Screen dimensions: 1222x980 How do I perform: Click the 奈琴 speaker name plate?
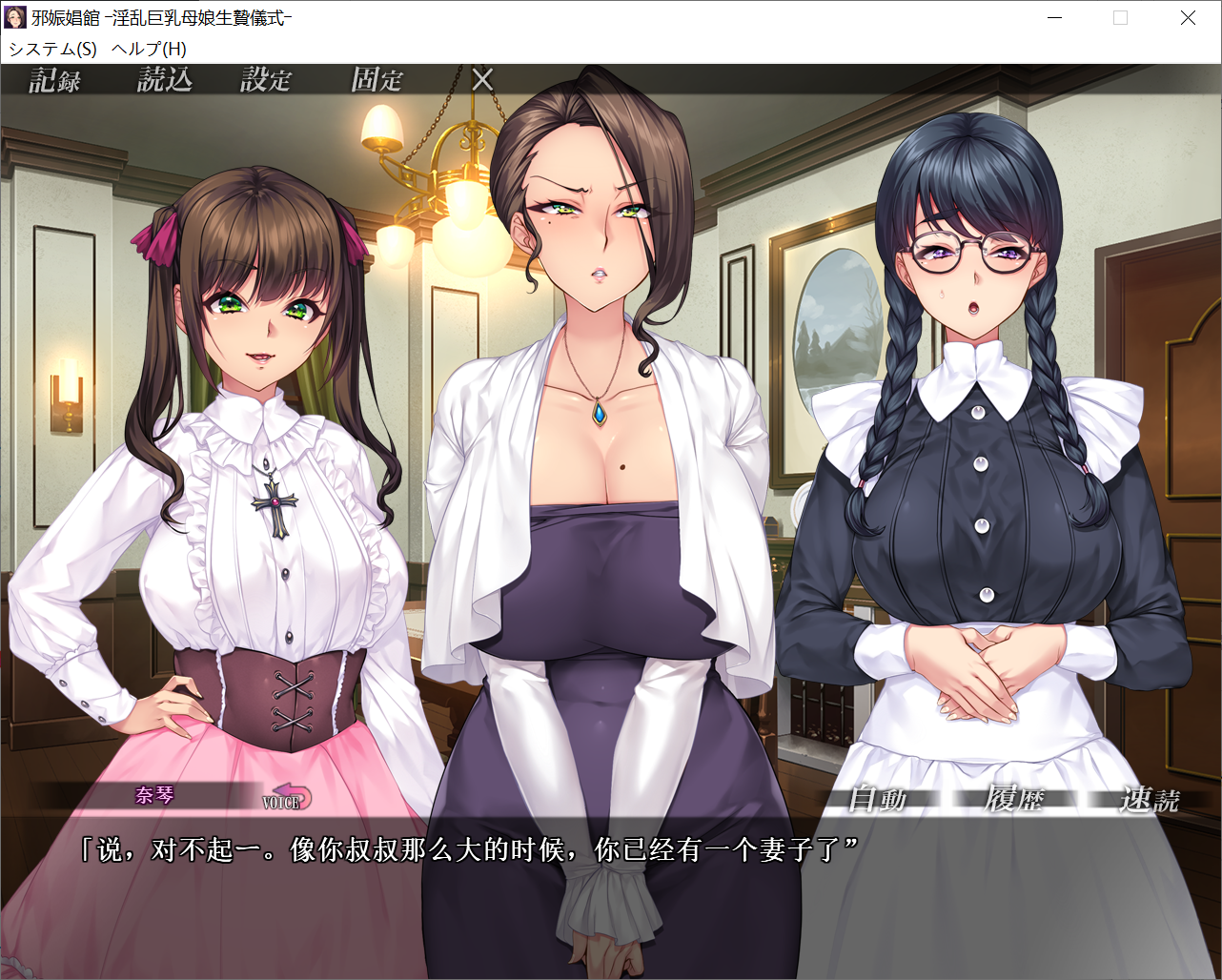tap(153, 794)
